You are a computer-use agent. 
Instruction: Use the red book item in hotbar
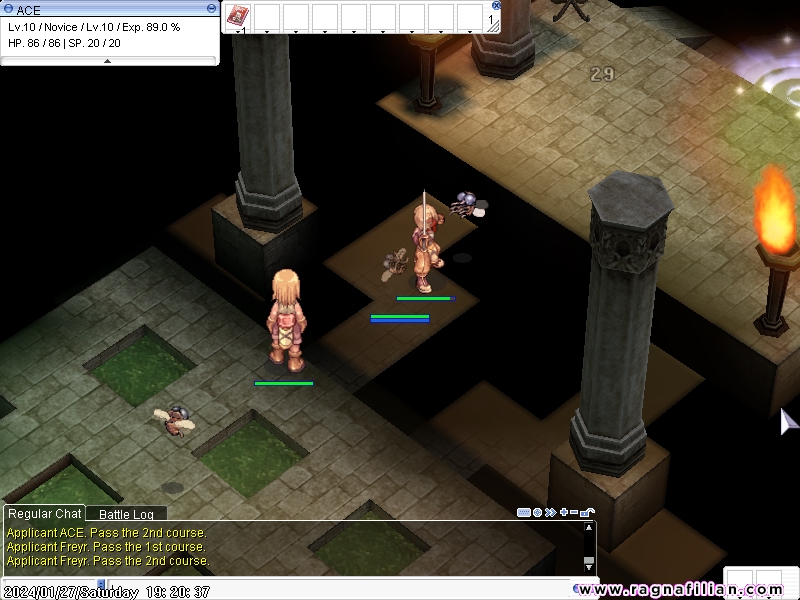tap(238, 16)
